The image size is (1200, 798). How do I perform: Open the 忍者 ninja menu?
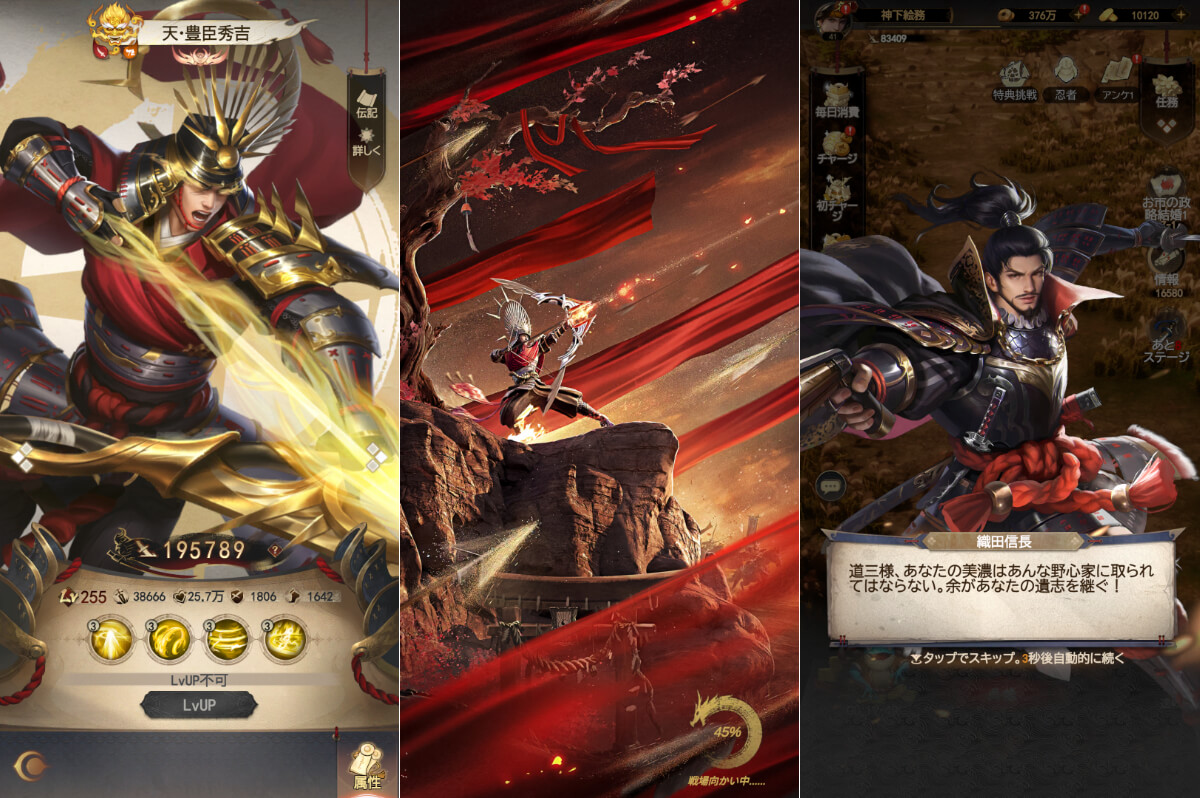pos(1066,79)
